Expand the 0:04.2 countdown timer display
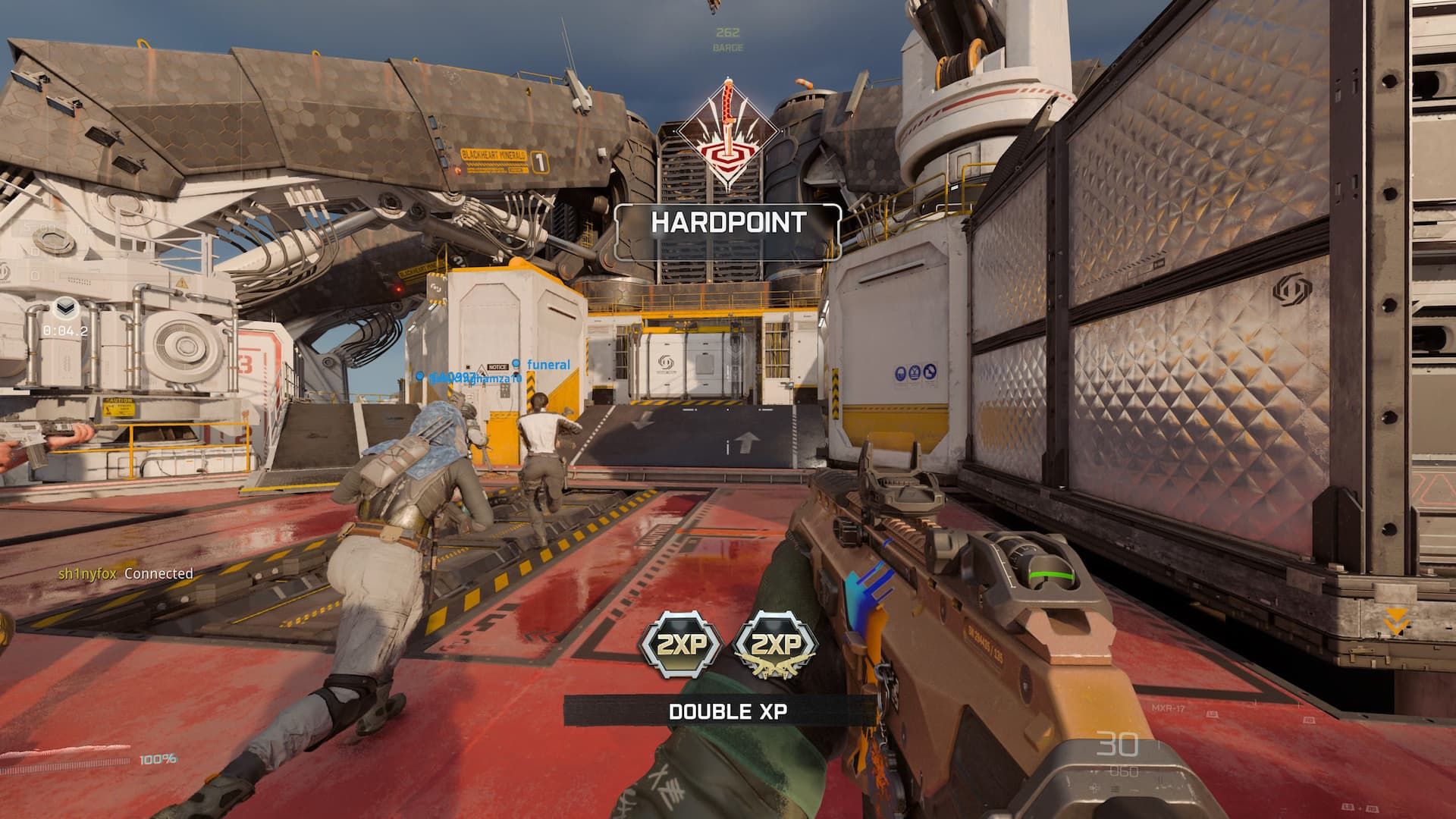Screen dimensions: 1456x819 click(65, 330)
